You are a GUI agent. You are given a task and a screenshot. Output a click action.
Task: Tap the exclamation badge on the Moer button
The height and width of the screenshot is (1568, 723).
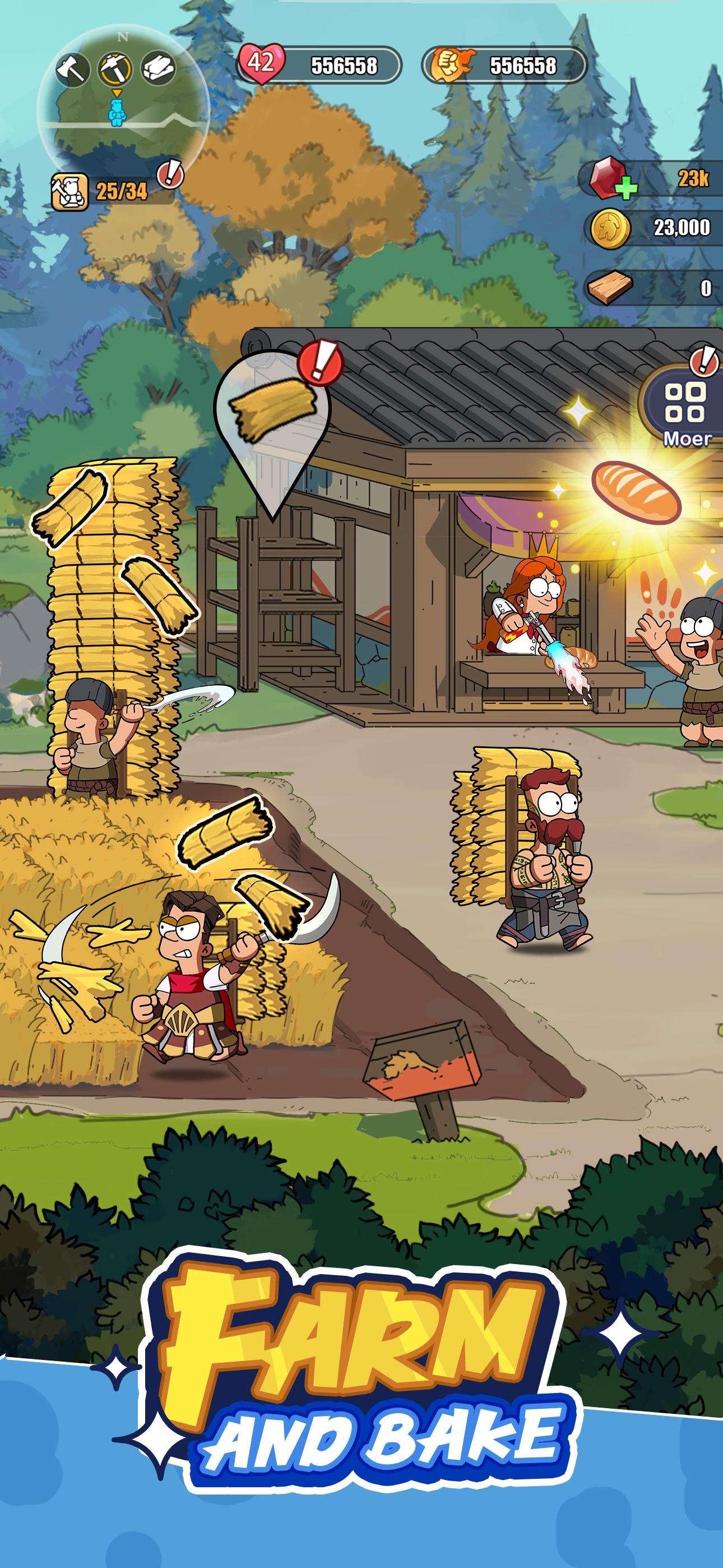pos(704,361)
